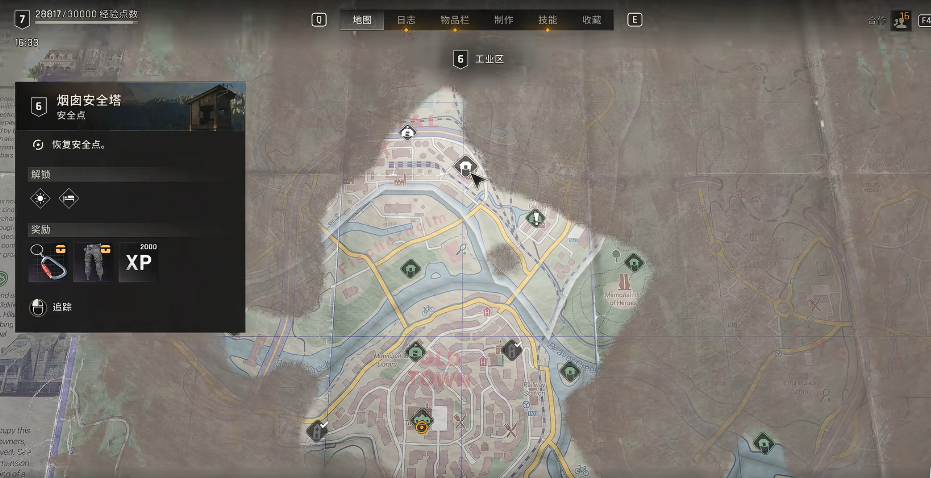Select the sun unlock icon
Screen dimensions: 931x478
pyautogui.click(x=39, y=198)
